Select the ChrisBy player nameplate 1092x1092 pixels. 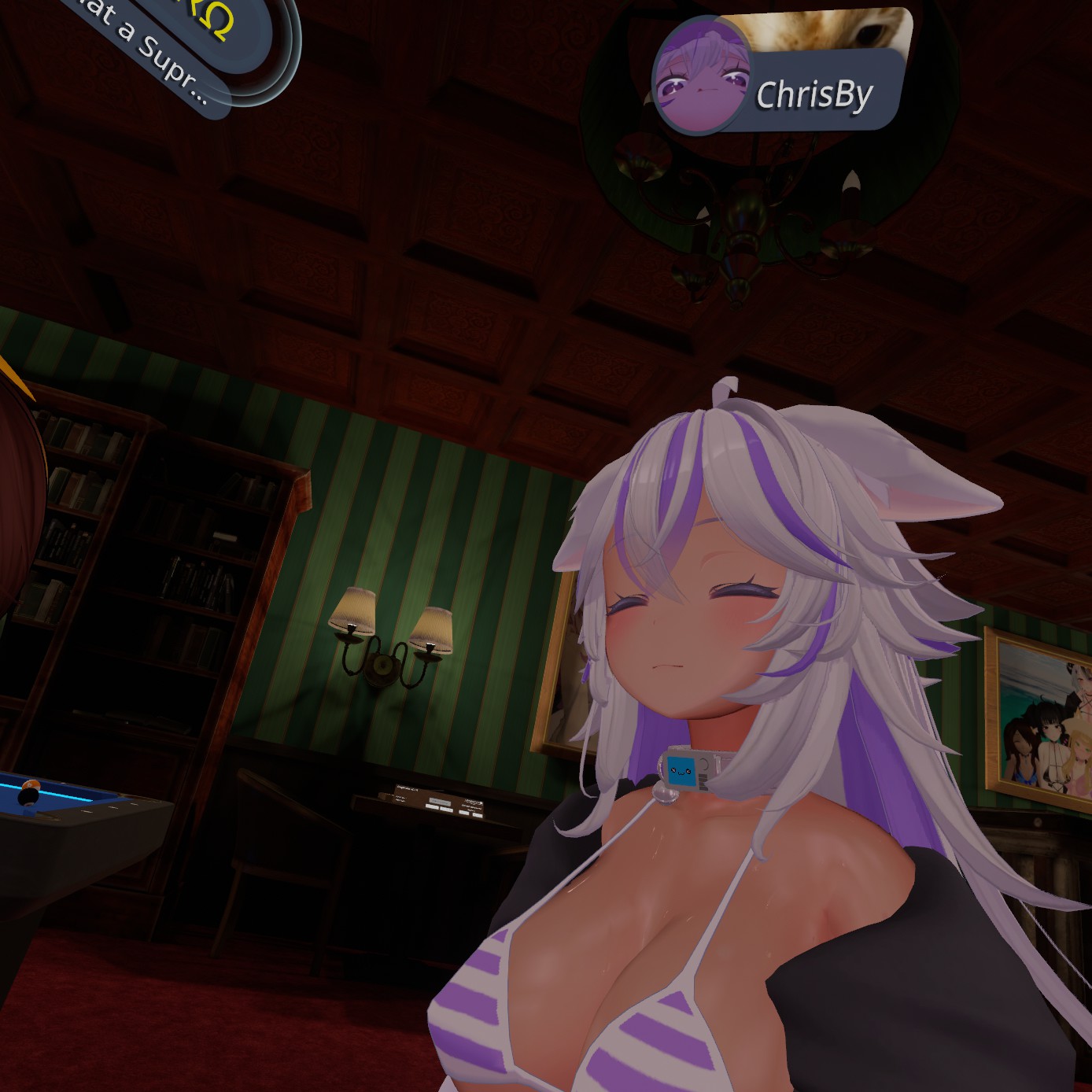coord(815,94)
